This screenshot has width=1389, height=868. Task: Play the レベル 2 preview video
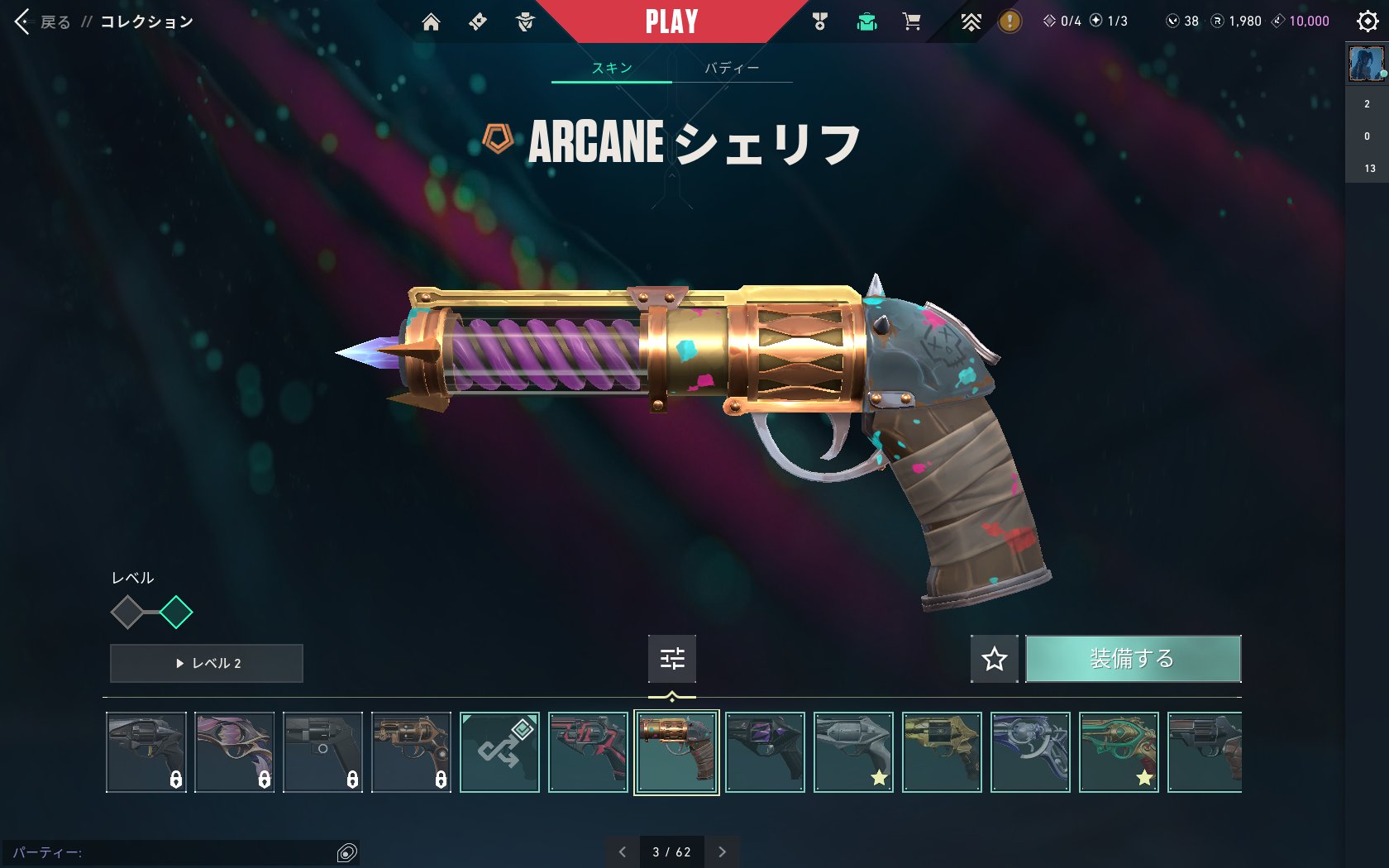207,663
